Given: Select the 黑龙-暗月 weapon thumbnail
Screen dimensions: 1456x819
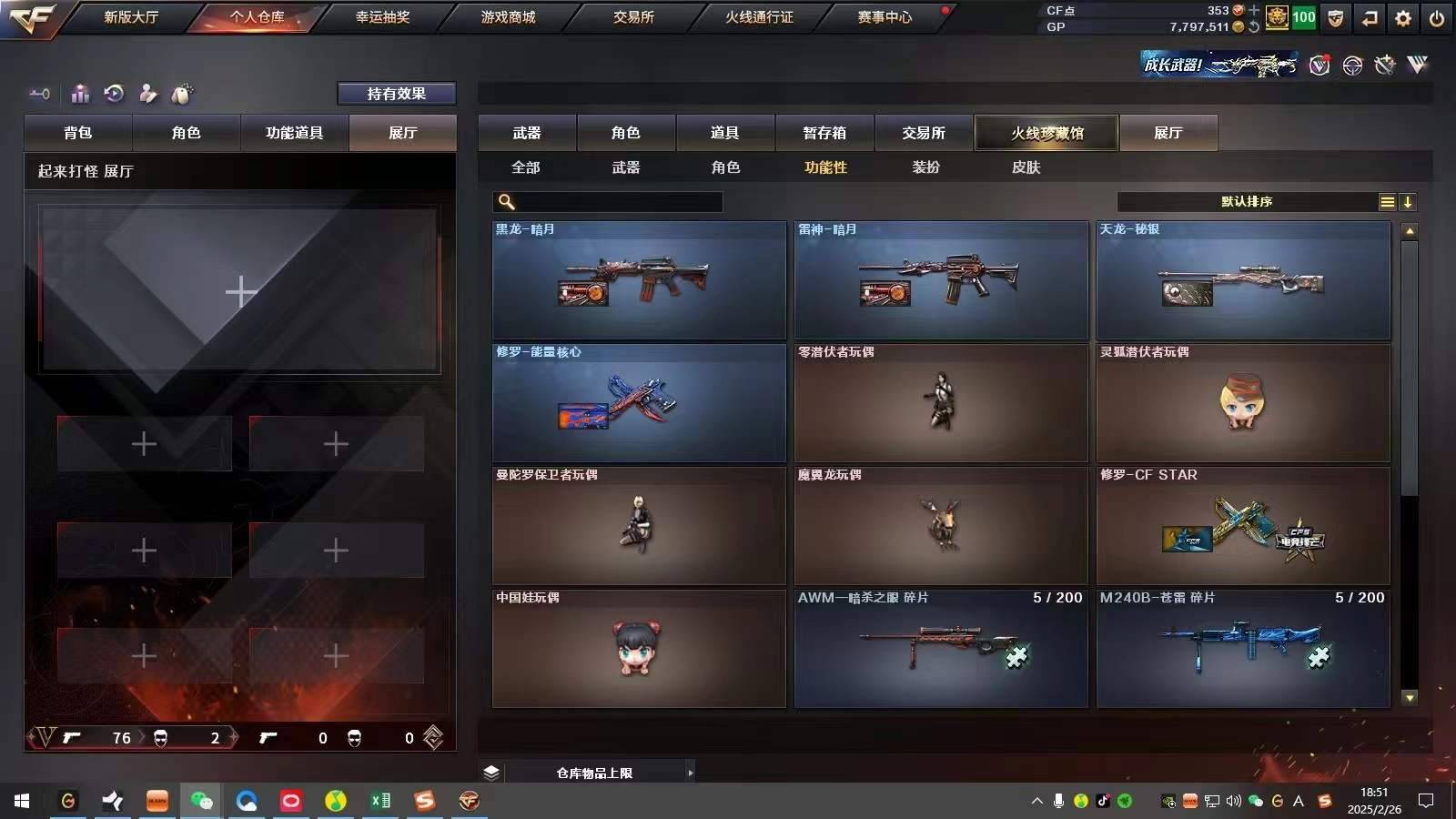Looking at the screenshot, I should [x=638, y=281].
